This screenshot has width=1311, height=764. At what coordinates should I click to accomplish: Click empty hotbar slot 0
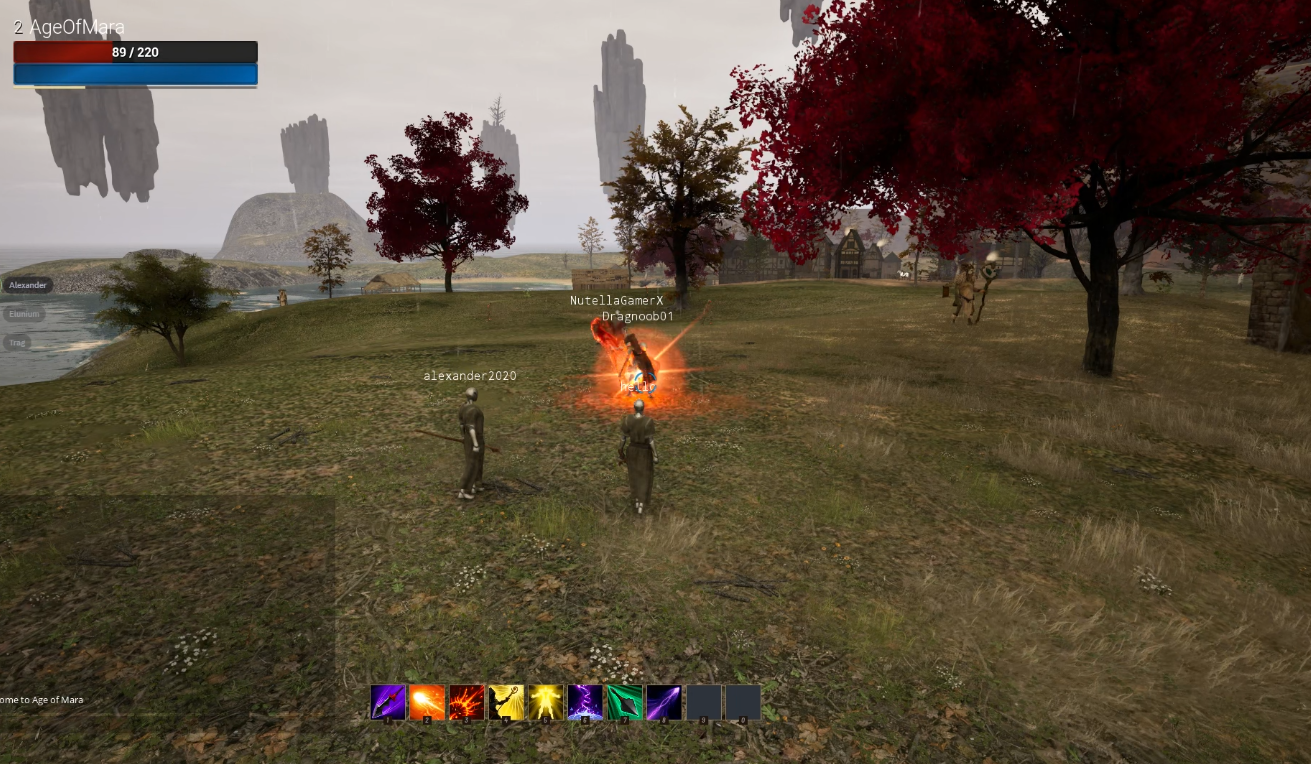coord(744,702)
